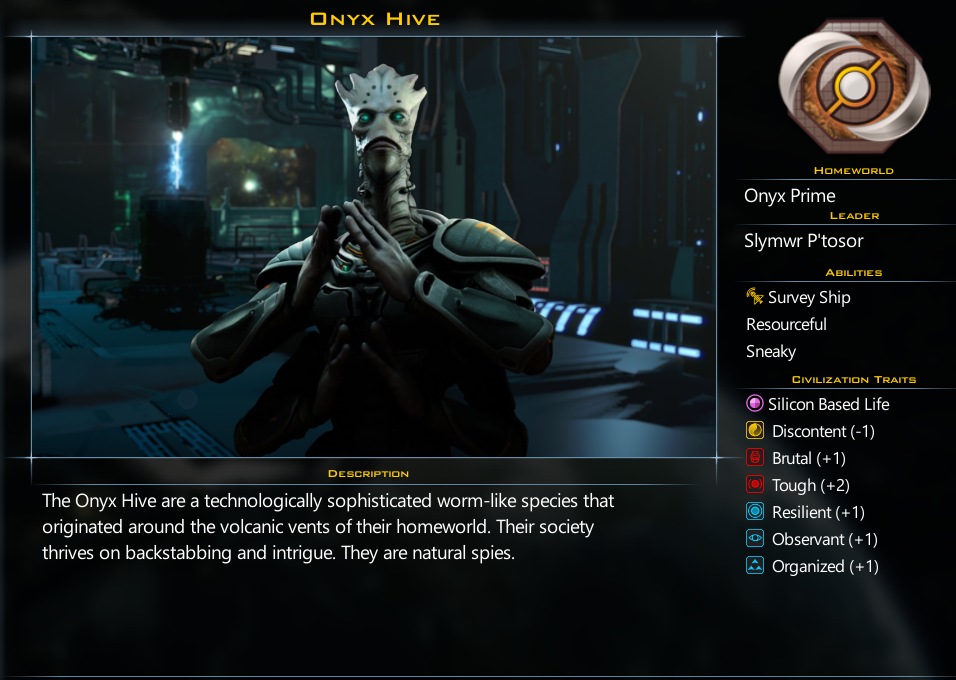Viewport: 956px width, 680px height.
Task: Choose the Tough (+2) trait row
Action: coord(810,485)
